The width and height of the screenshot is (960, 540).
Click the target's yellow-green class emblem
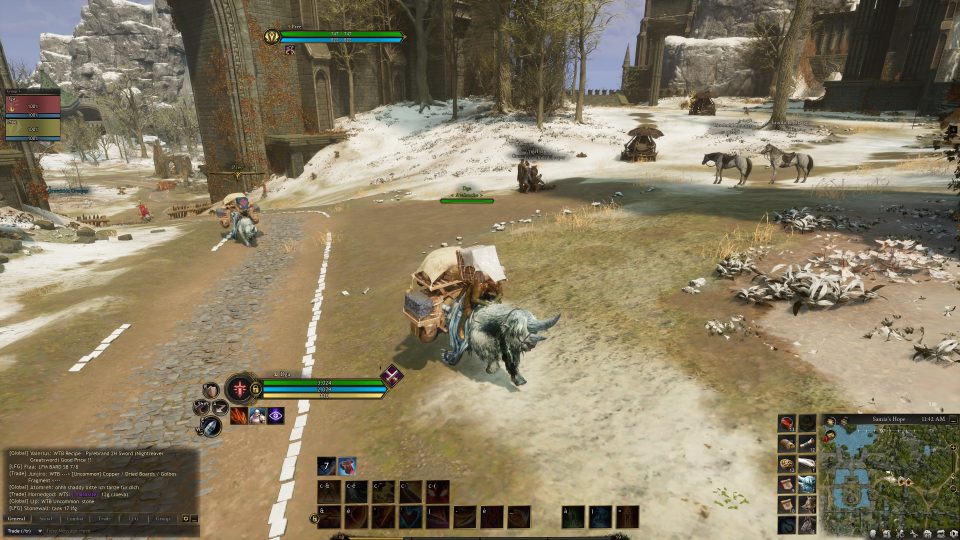tap(271, 37)
